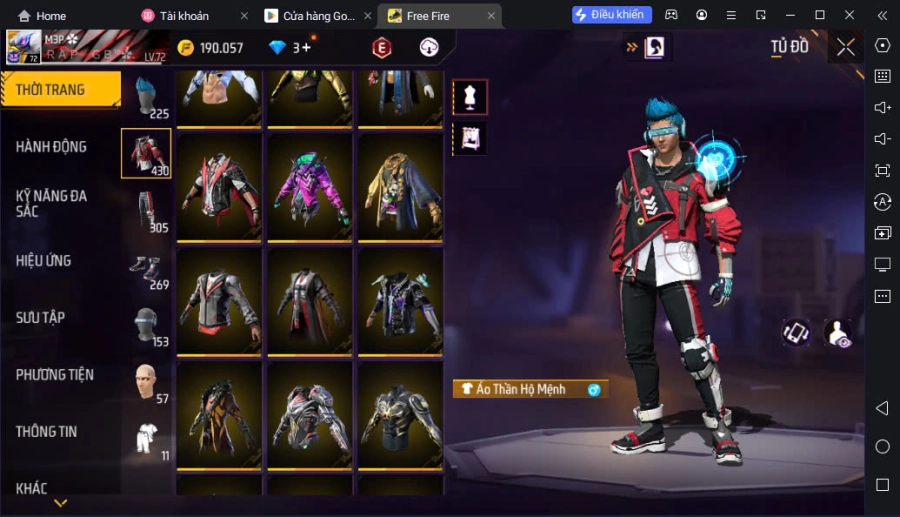Open the mannequin outfit view icon
Viewport: 900px width, 517px height.
click(x=470, y=96)
